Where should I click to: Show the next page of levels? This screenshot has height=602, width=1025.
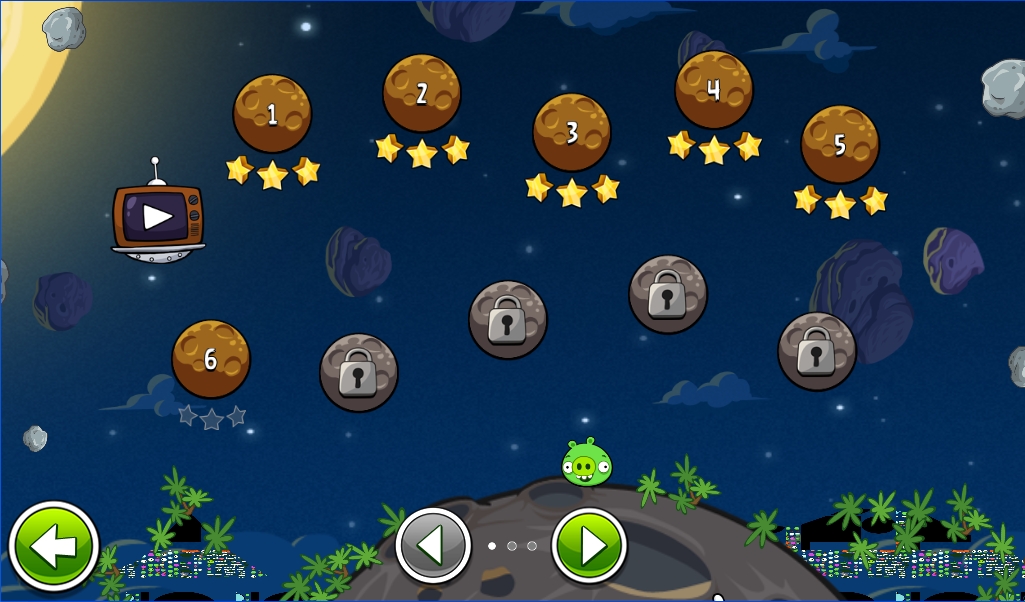[x=590, y=546]
